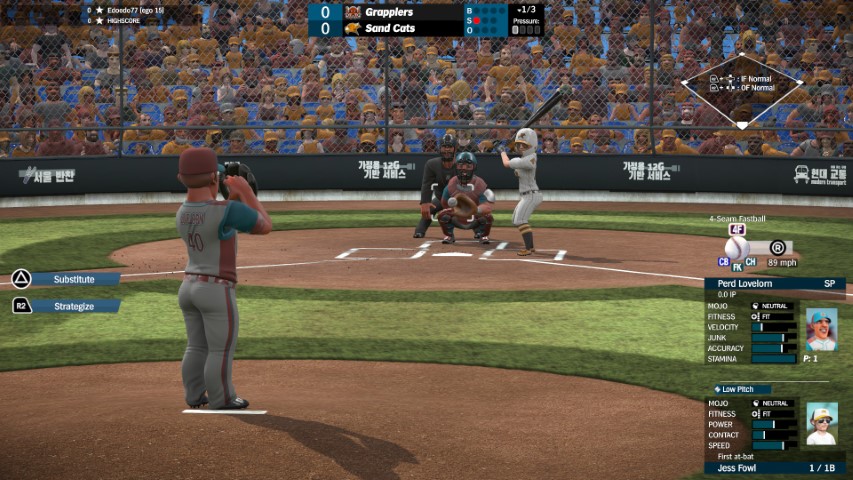Viewport: 853px width, 480px height.
Task: Pick the FK forkball pitch
Action: 737,267
